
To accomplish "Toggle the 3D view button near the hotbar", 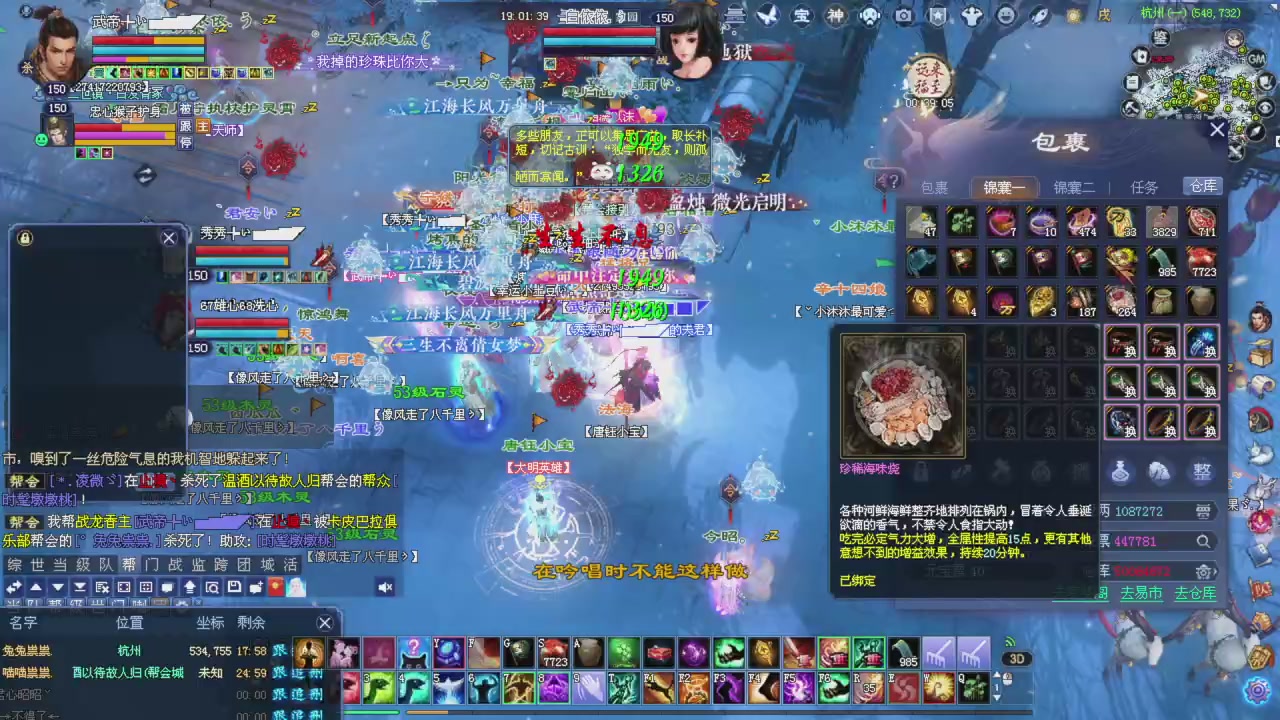I will [1017, 658].
